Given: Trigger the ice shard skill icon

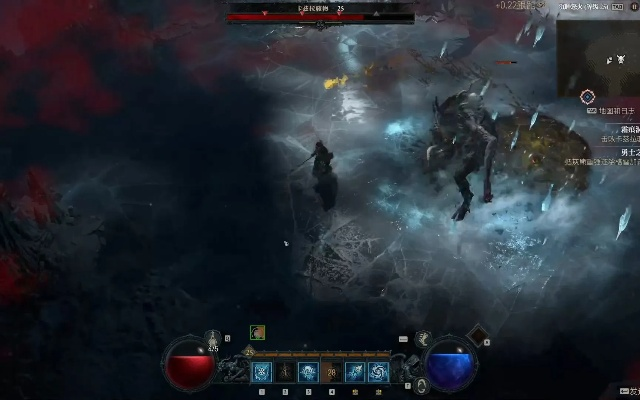Looking at the screenshot, I should [354, 372].
